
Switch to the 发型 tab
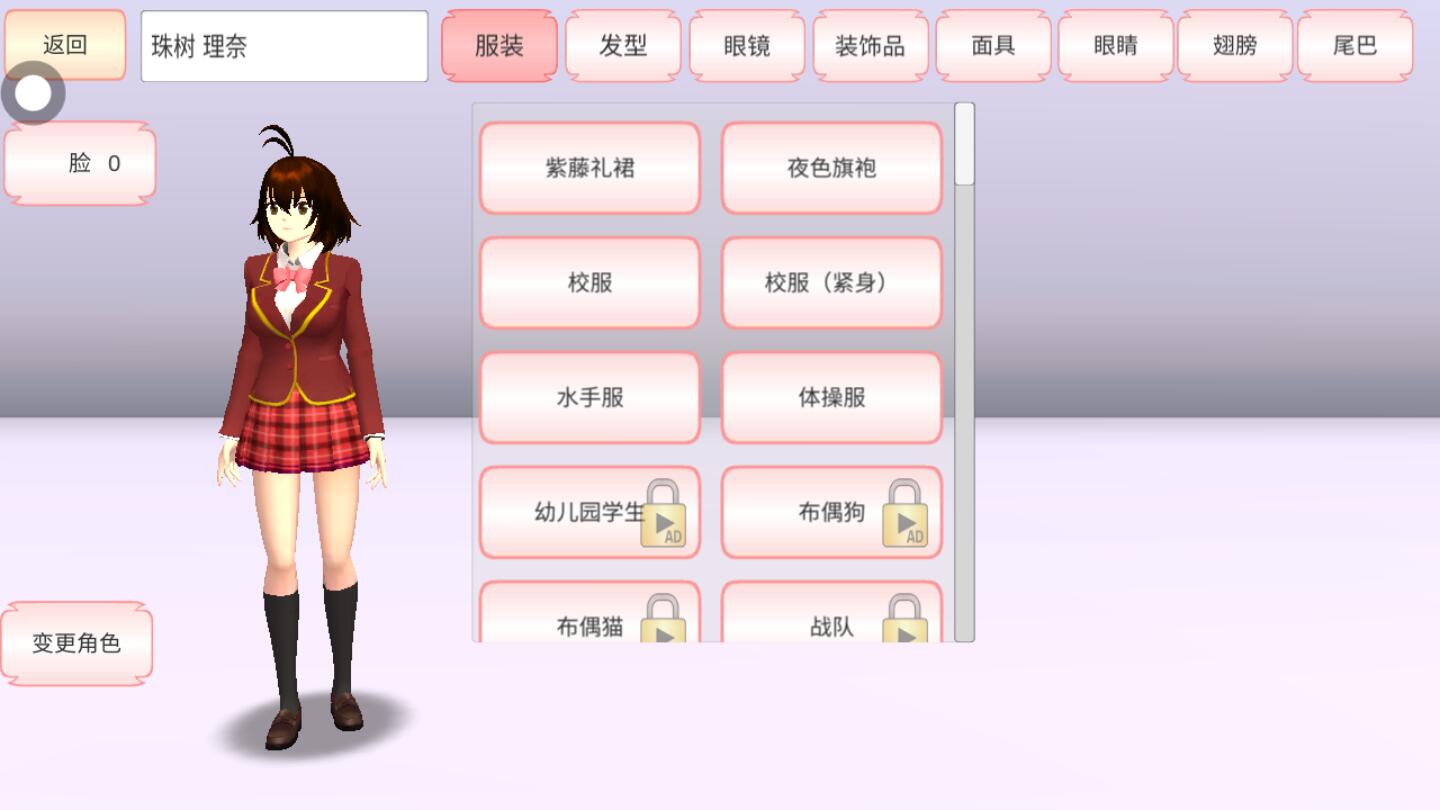pos(623,44)
